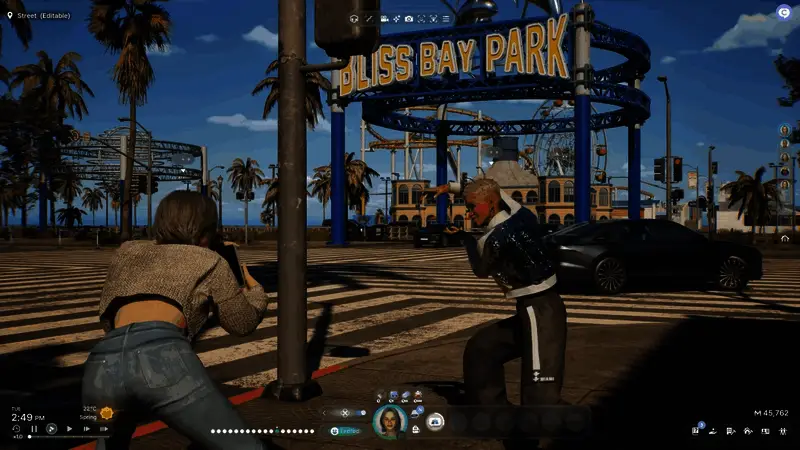
Task: Open the Zoi character portrait
Action: [389, 422]
